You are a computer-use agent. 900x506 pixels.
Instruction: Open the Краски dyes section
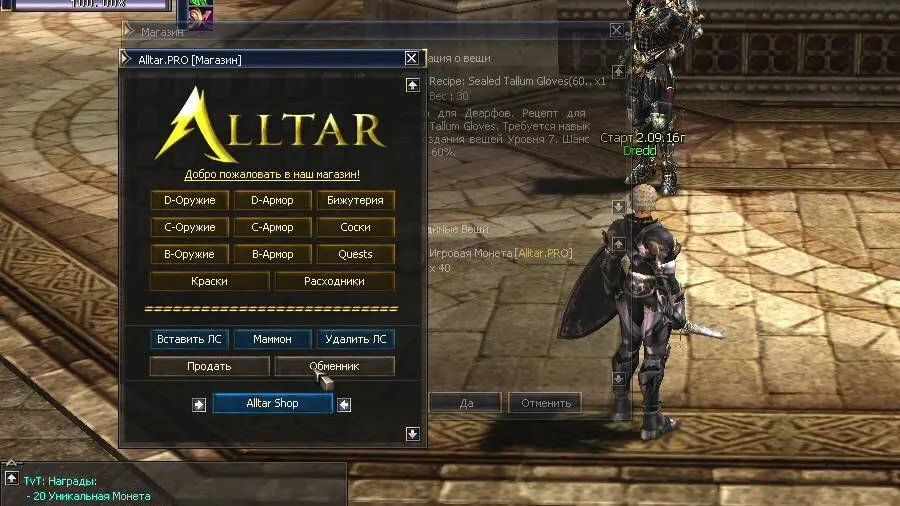click(x=209, y=281)
